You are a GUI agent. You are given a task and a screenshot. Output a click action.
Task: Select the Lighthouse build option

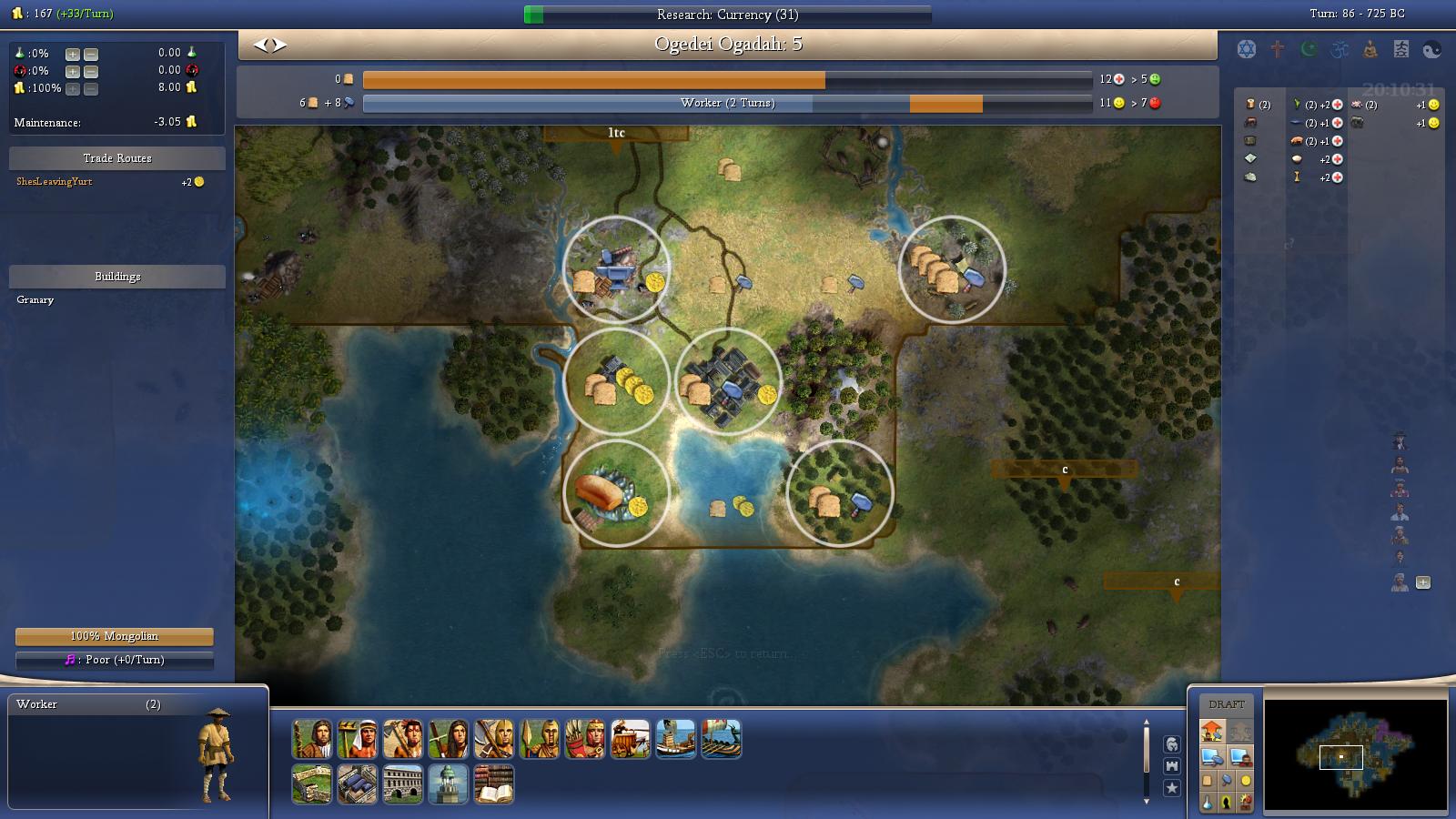click(x=447, y=784)
